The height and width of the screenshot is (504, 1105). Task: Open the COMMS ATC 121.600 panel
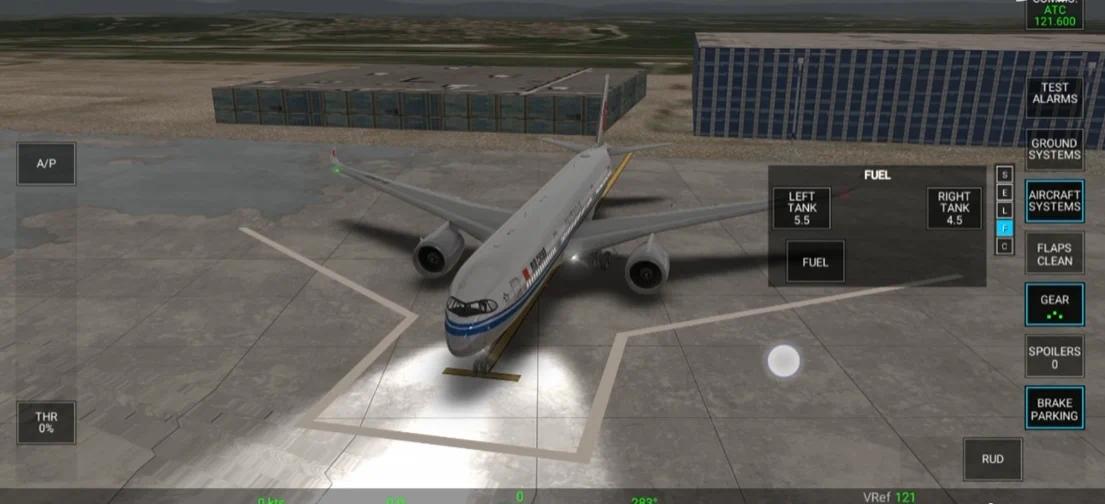click(1055, 14)
